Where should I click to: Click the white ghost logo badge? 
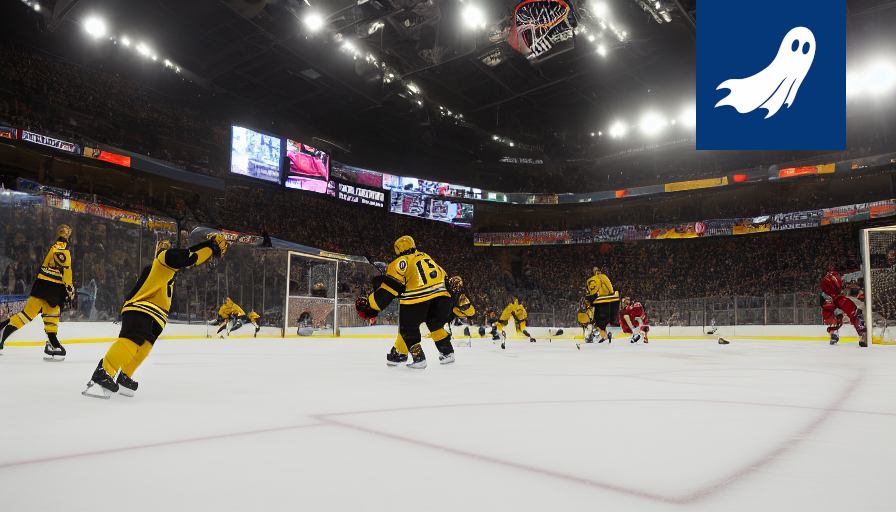click(770, 74)
